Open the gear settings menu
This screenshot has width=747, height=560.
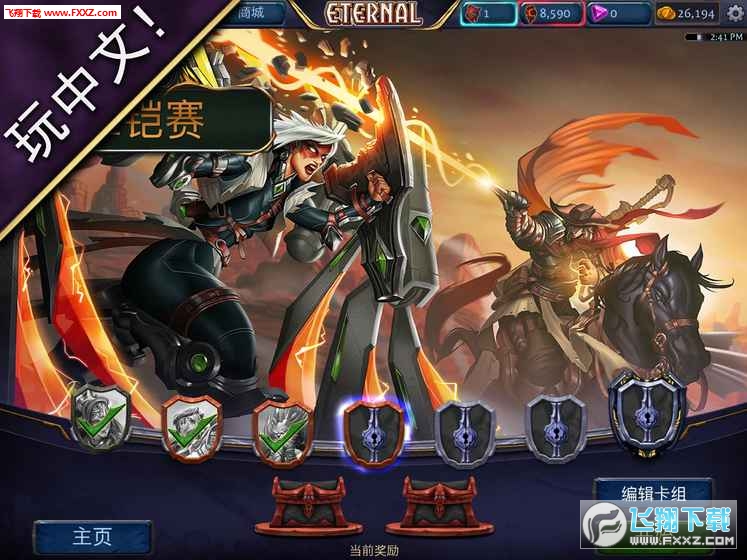(x=735, y=13)
